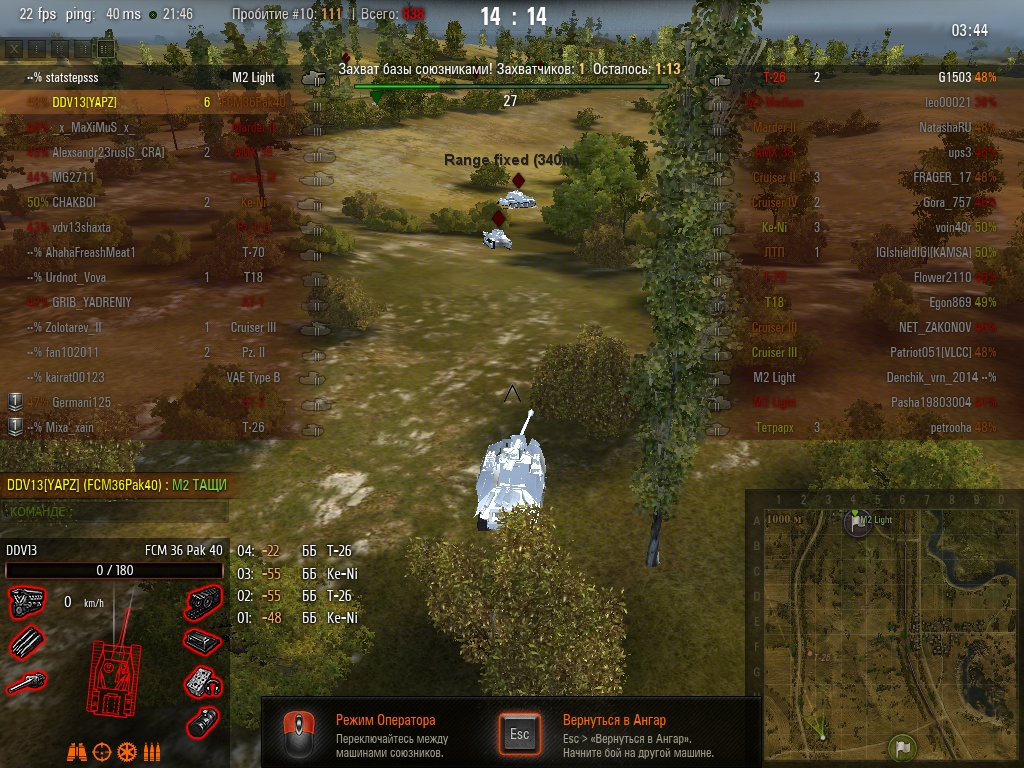
Task: Click the damaged engine module icon
Action: (x=26, y=602)
